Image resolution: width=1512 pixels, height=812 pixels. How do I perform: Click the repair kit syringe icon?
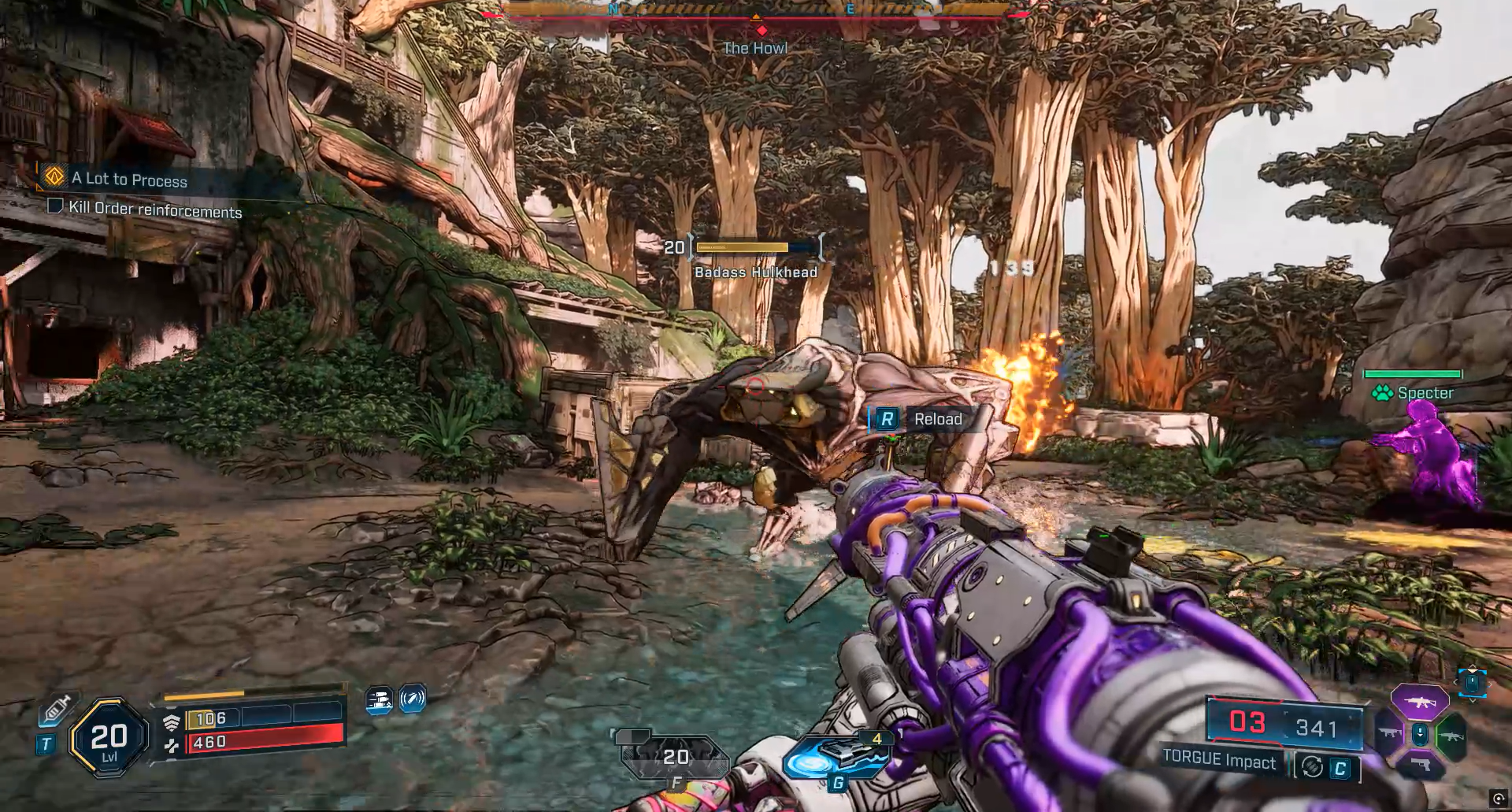tap(56, 709)
